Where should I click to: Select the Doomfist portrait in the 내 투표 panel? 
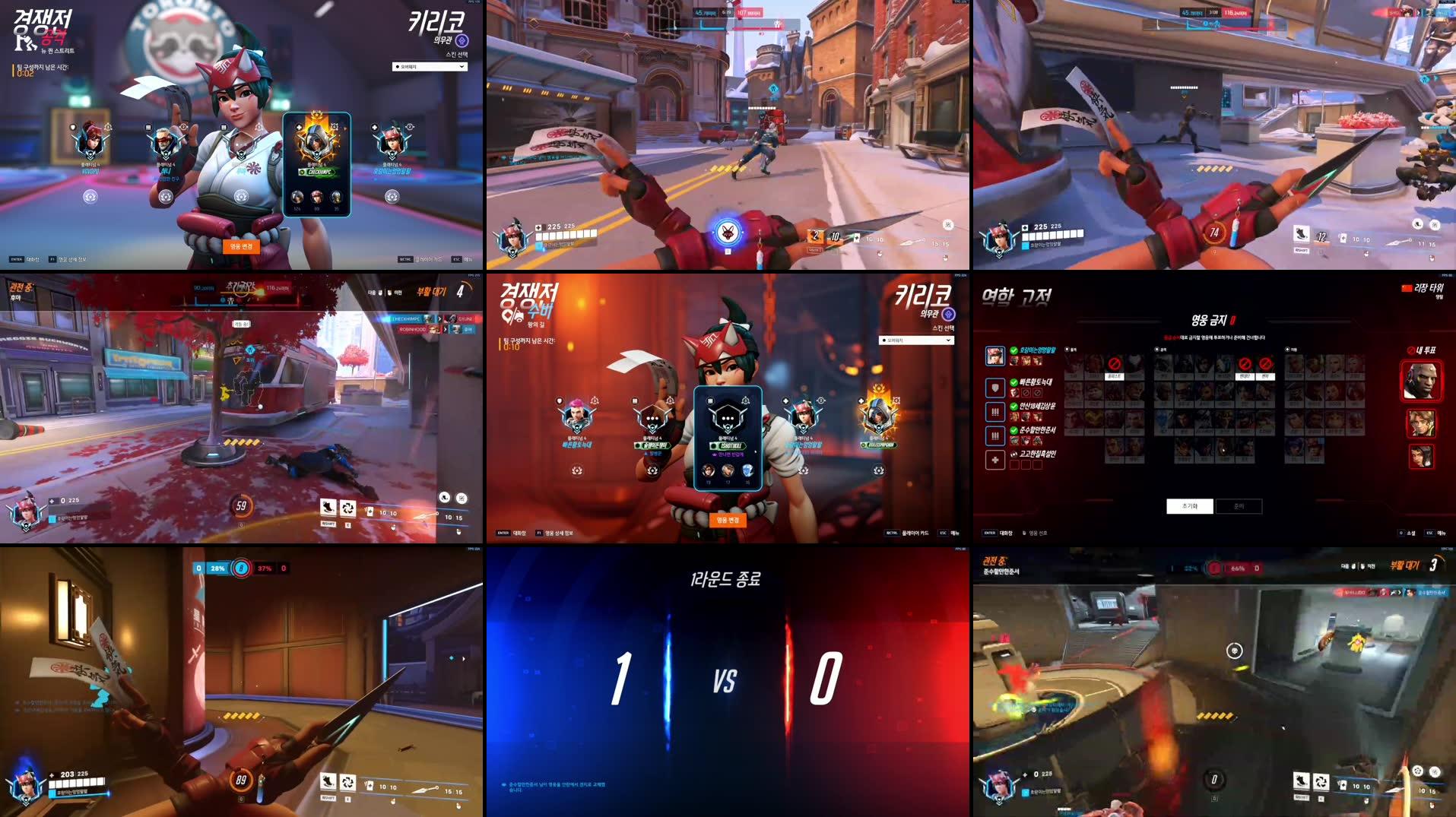[1423, 382]
